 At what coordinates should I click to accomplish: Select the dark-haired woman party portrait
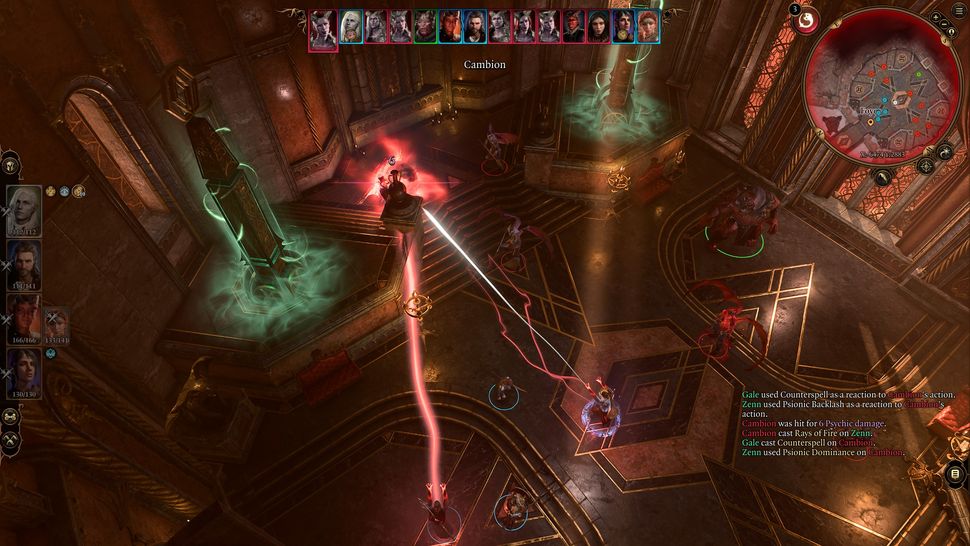[x=24, y=372]
